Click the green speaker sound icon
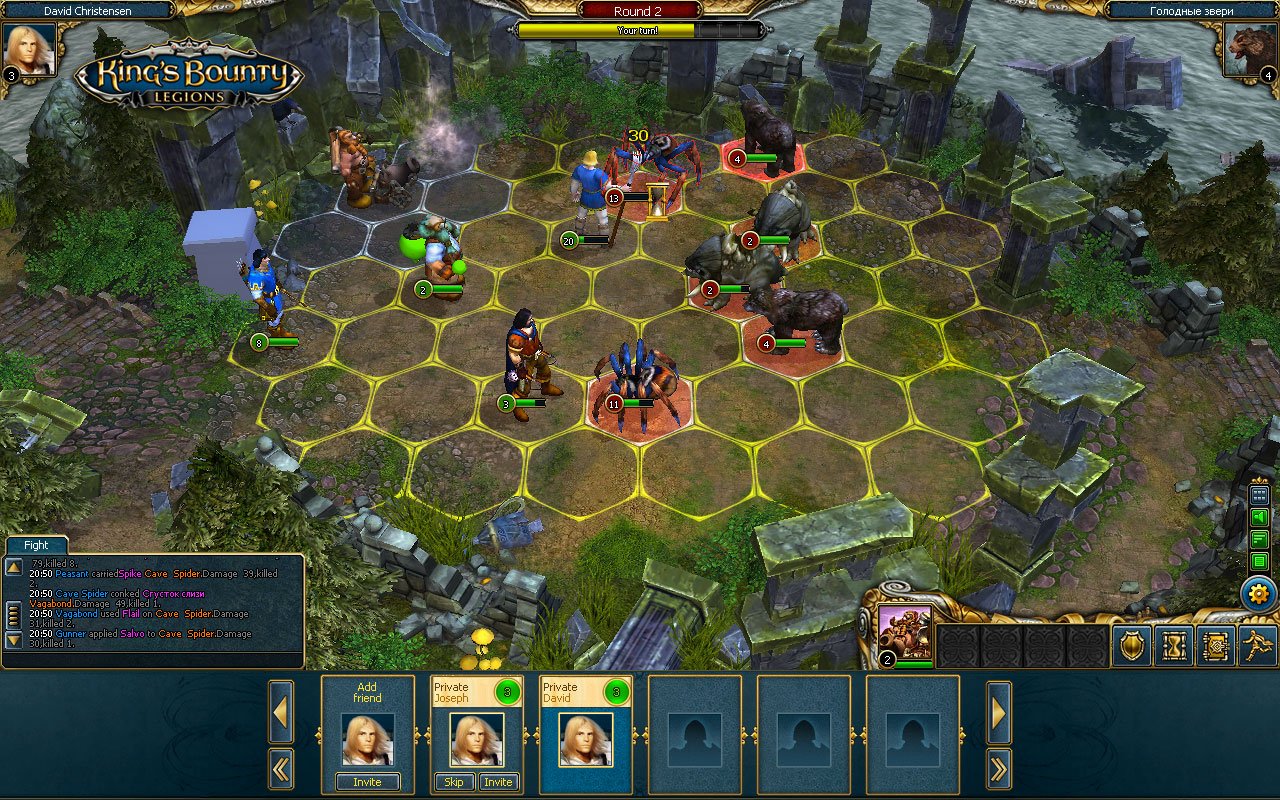The height and width of the screenshot is (800, 1280). point(1258,516)
